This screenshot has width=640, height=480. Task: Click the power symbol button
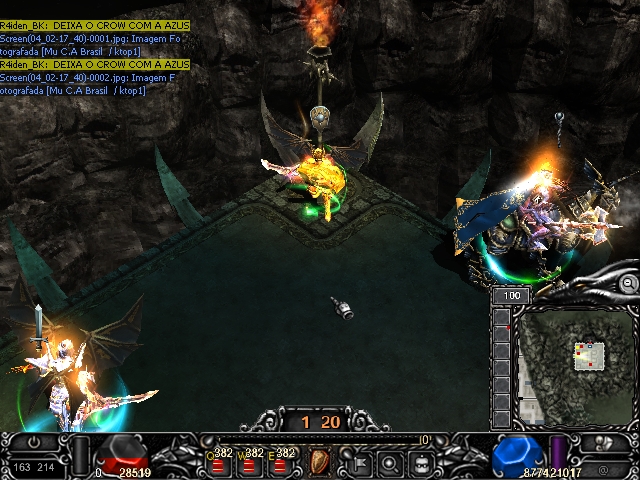pos(35,442)
